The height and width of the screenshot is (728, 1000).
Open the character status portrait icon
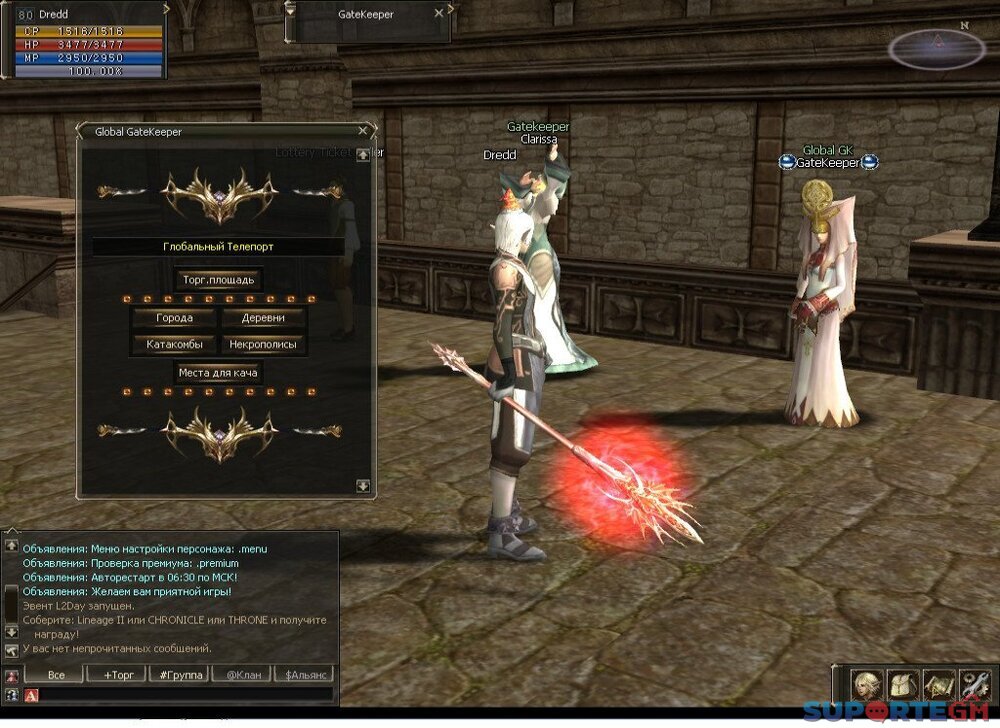tap(866, 684)
